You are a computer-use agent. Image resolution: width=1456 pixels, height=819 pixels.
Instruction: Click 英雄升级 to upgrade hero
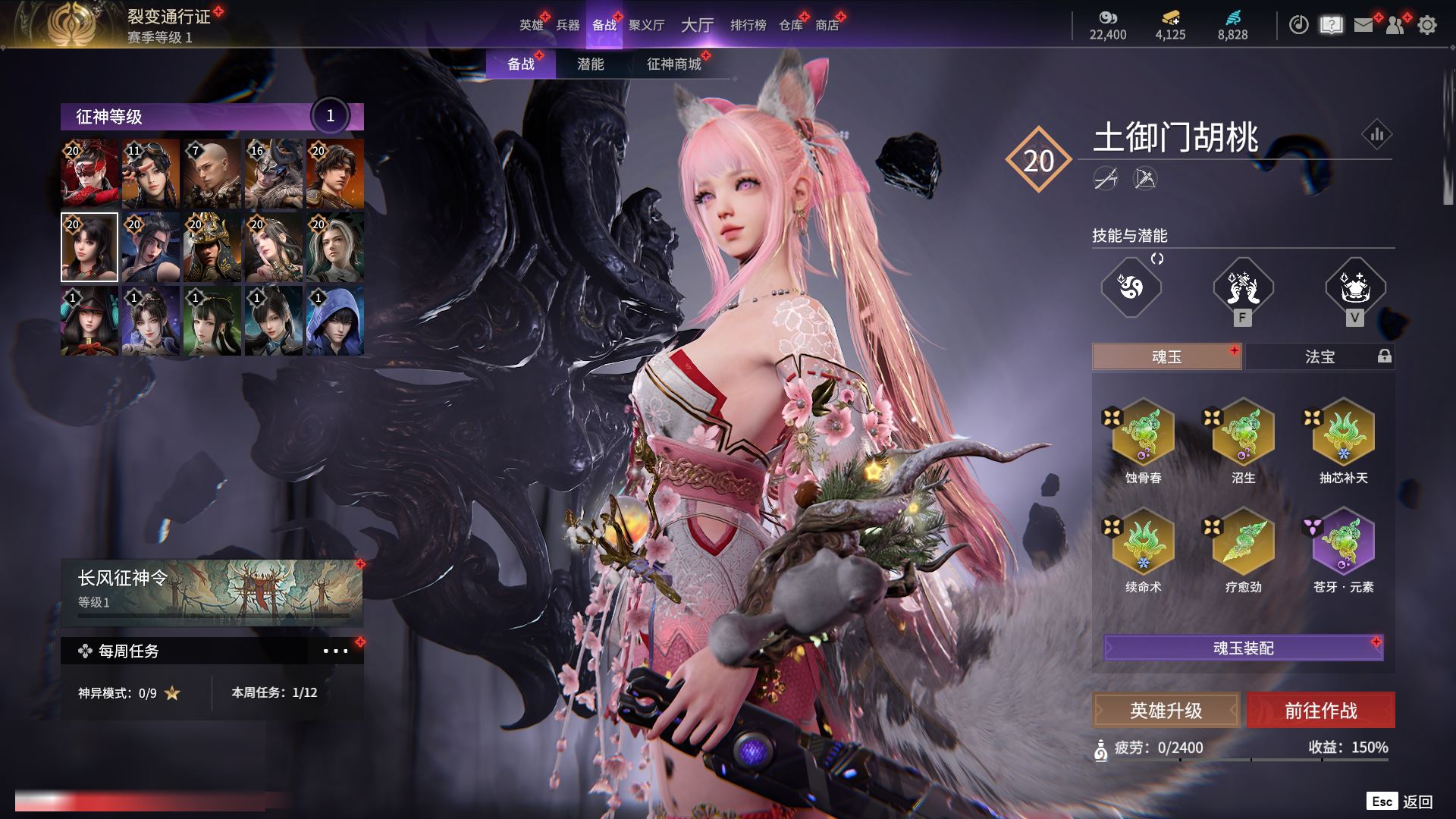tap(1166, 711)
